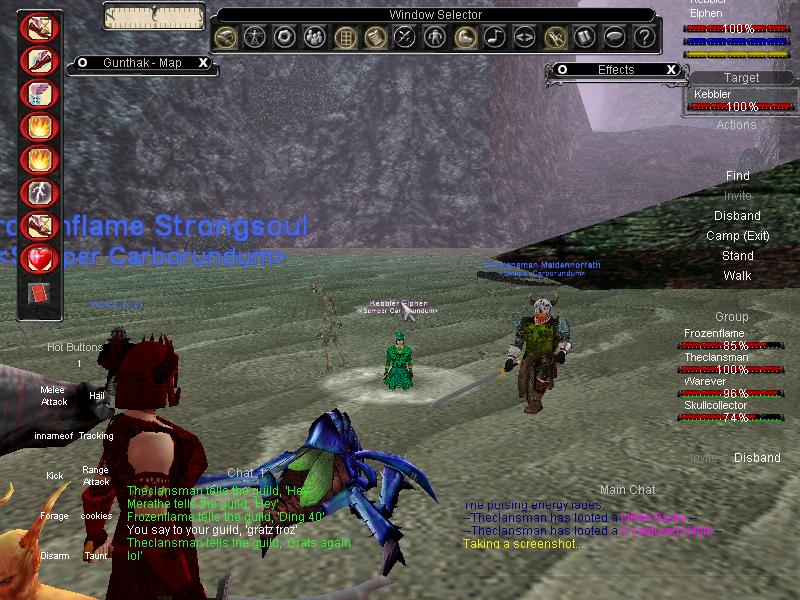The width and height of the screenshot is (800, 600).
Task: Click the Find action button
Action: (737, 176)
